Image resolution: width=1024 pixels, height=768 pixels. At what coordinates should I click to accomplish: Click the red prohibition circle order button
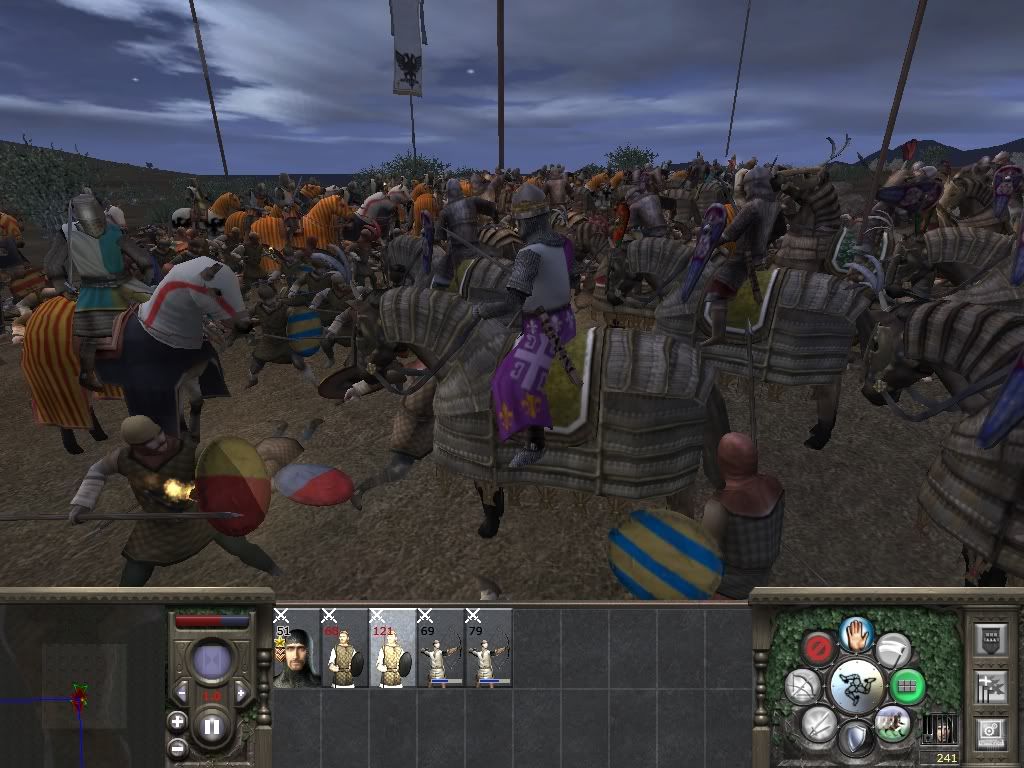point(820,649)
